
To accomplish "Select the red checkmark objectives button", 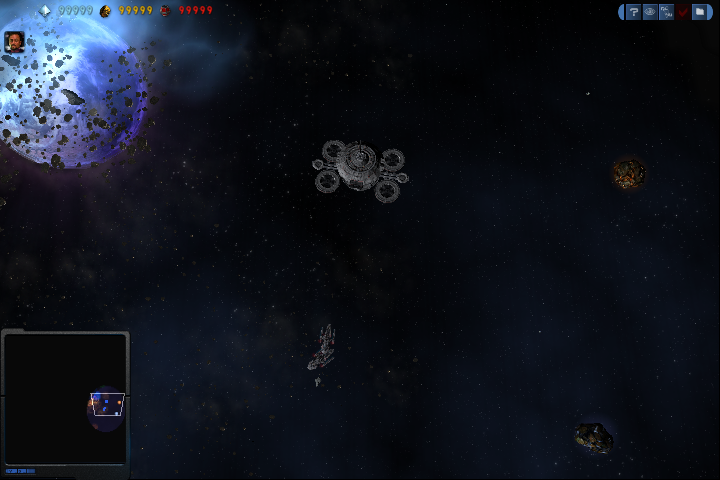I will 683,12.
